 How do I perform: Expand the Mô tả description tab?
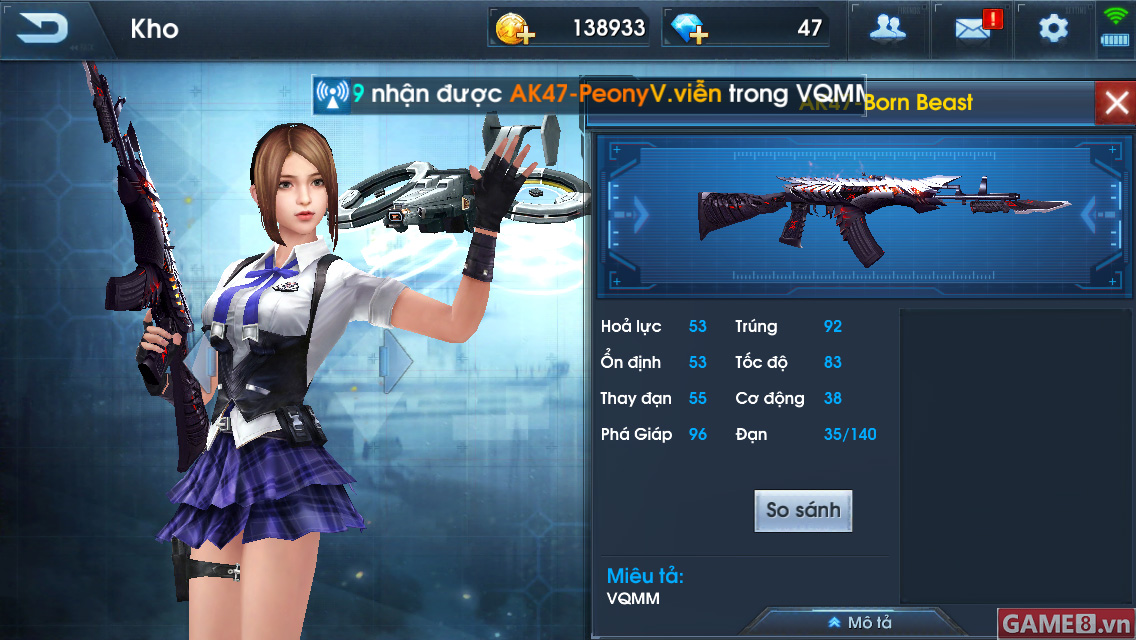860,622
